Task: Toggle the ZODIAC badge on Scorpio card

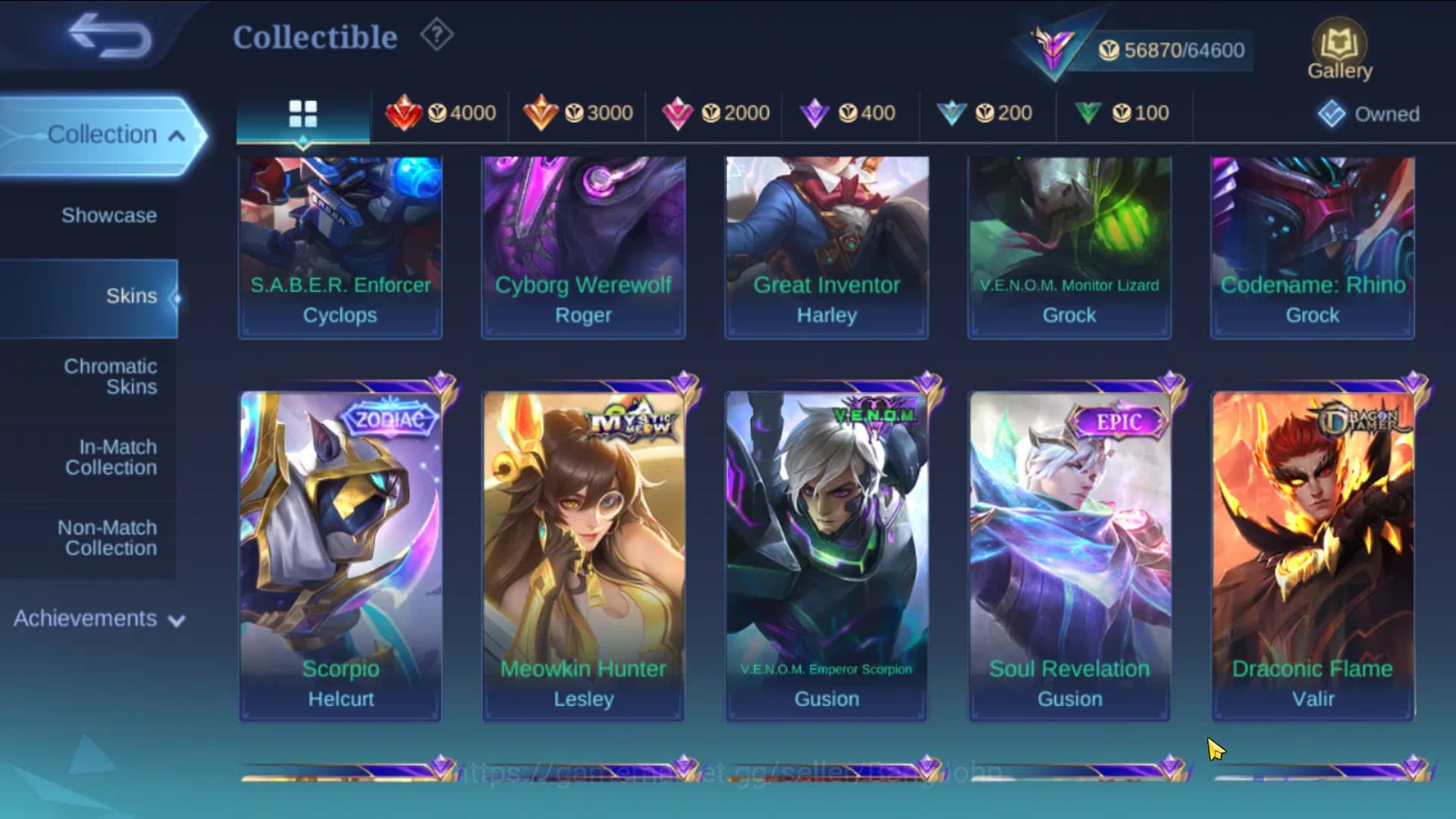Action: tap(388, 418)
